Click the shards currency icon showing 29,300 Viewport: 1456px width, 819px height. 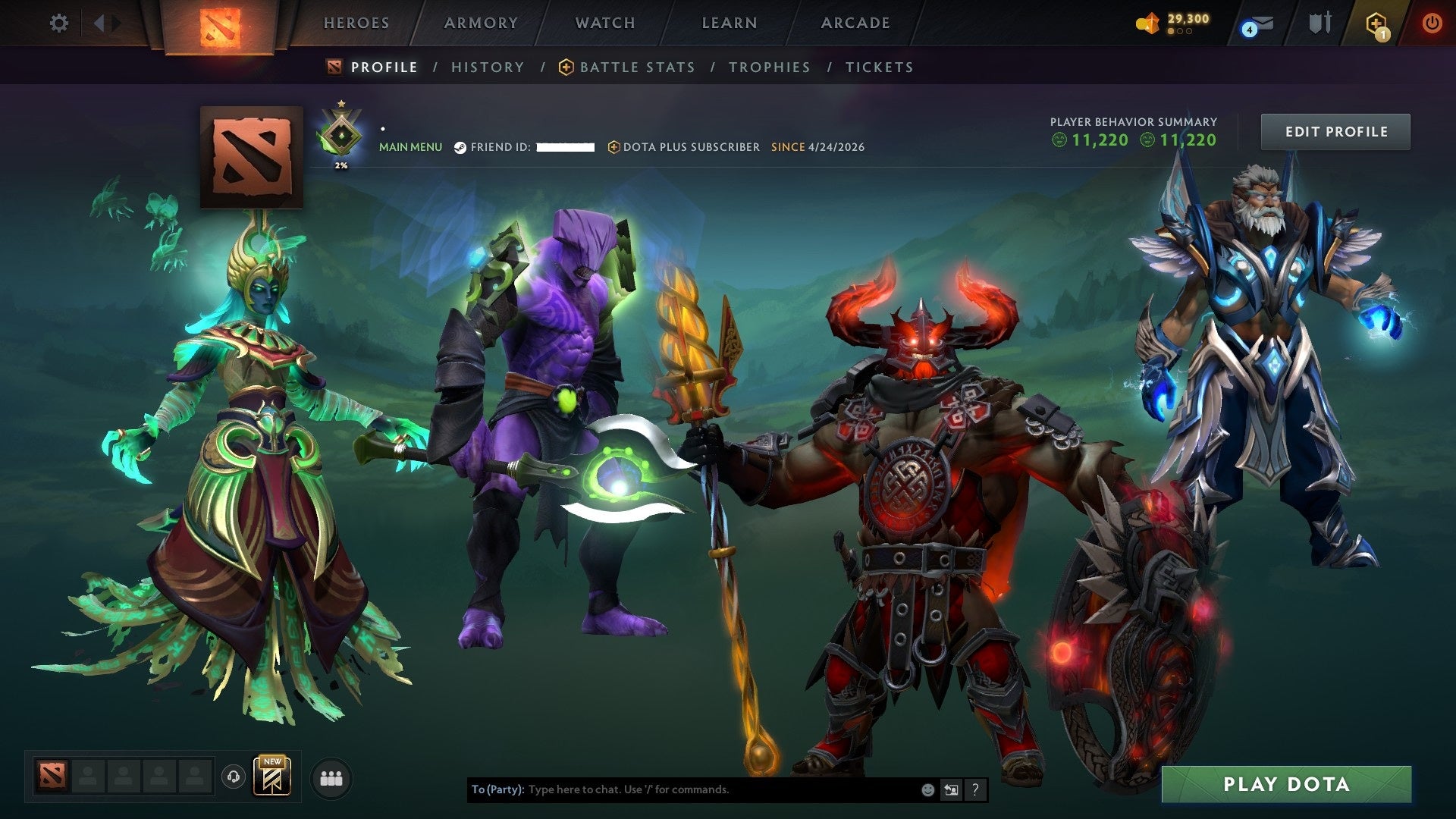[x=1147, y=21]
